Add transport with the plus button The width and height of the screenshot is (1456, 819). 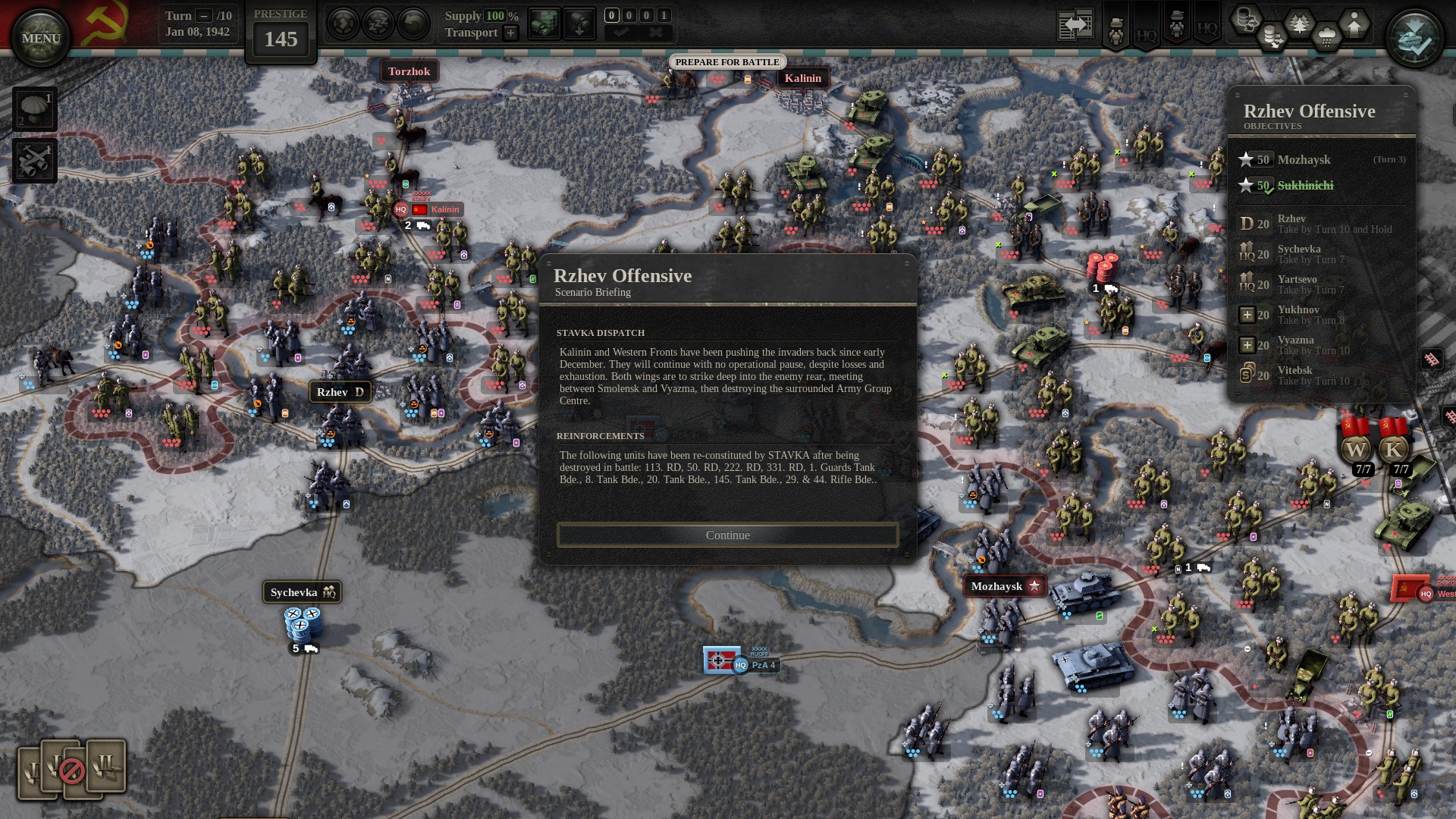click(x=511, y=33)
